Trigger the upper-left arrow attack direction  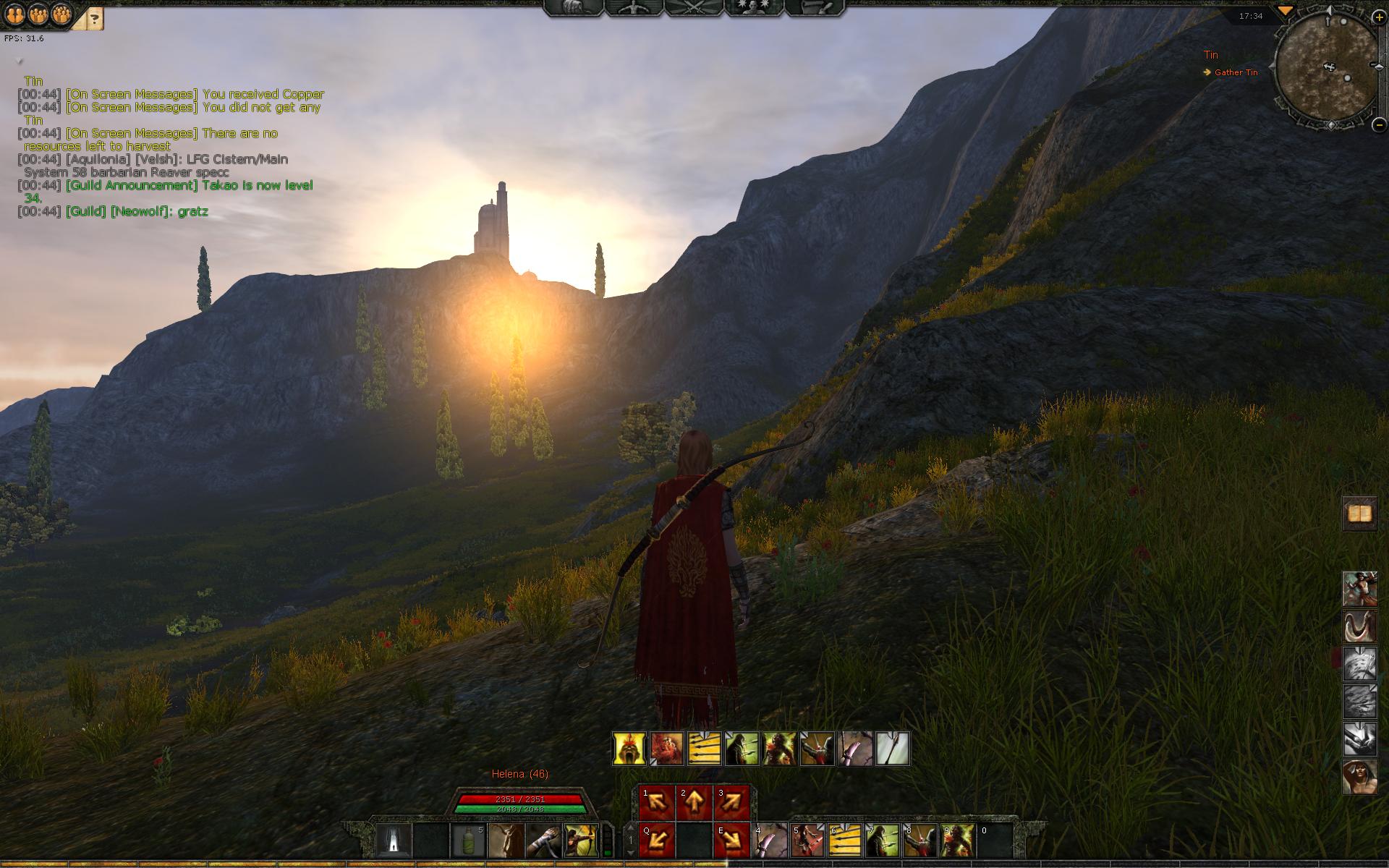tap(657, 803)
